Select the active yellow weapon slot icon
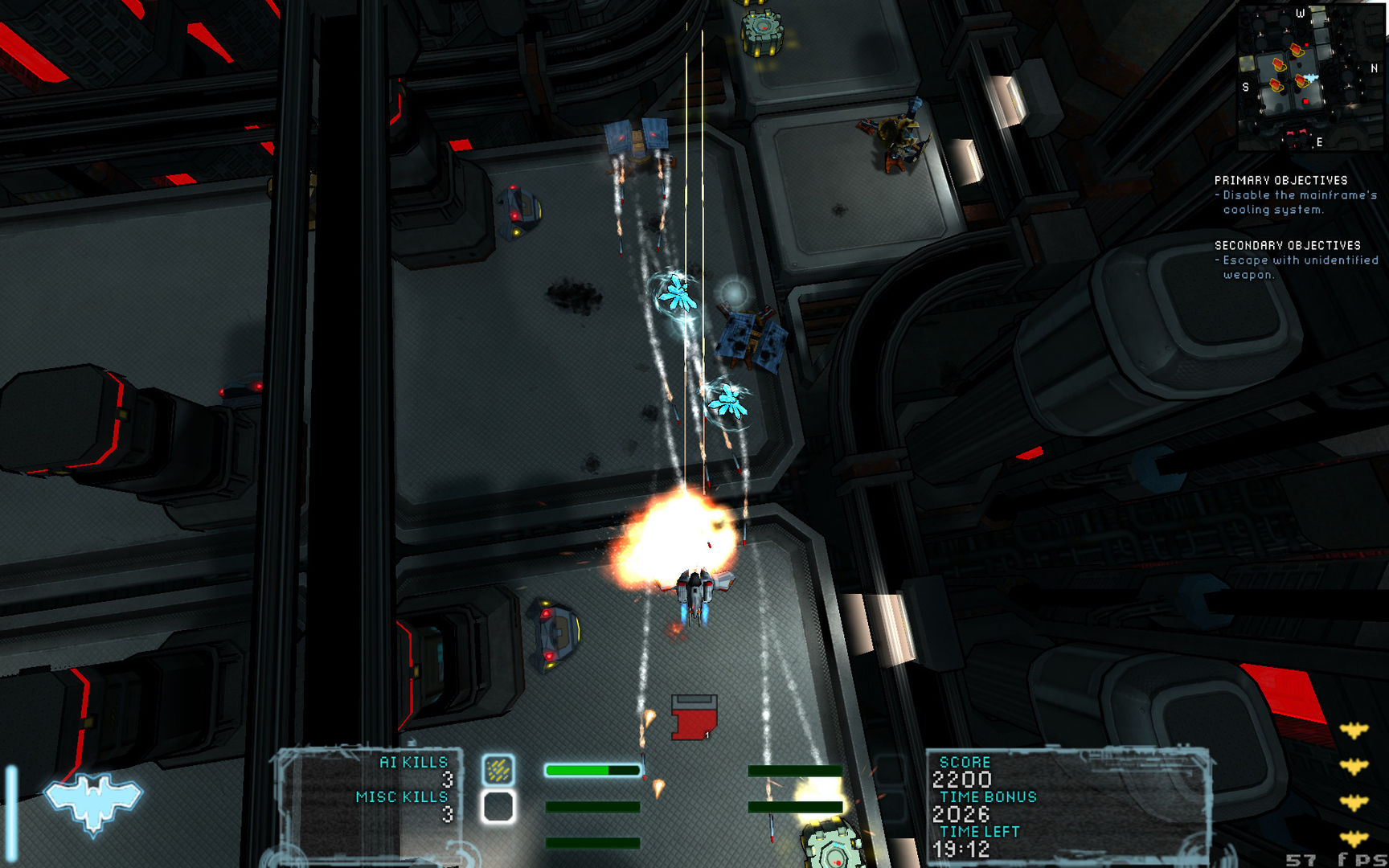1389x868 pixels. (498, 769)
